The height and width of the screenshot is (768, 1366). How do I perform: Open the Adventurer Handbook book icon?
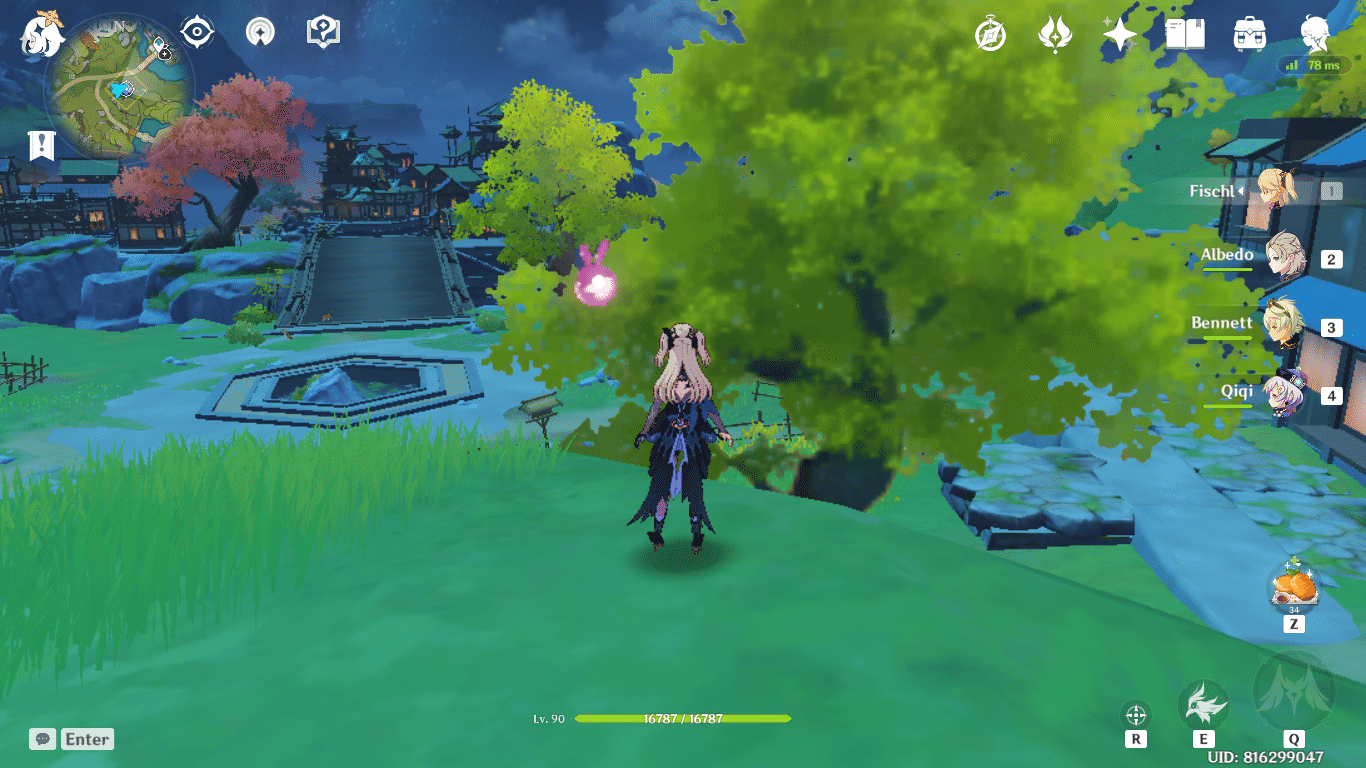[x=1185, y=33]
